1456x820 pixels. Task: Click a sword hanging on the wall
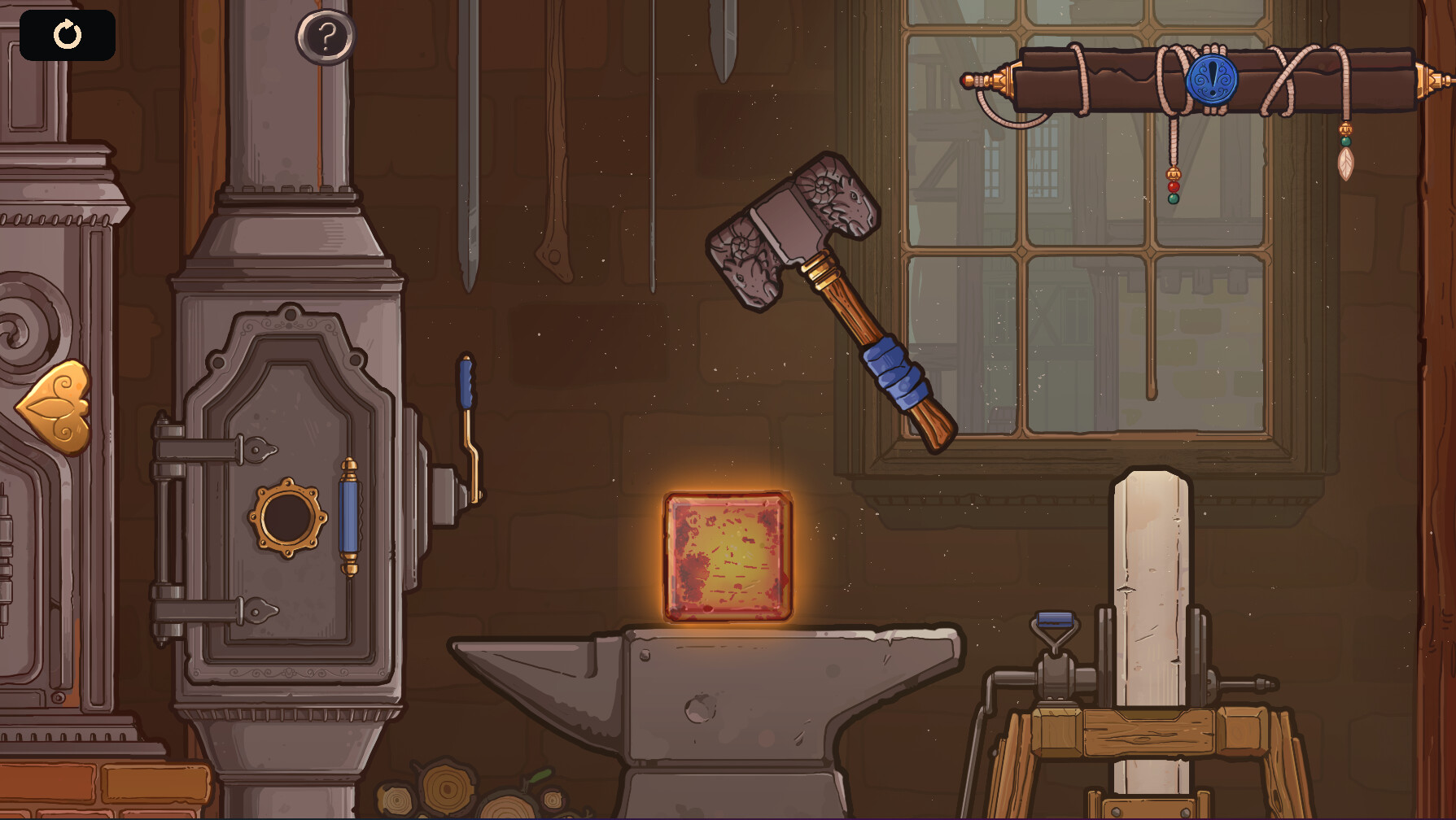(470, 146)
